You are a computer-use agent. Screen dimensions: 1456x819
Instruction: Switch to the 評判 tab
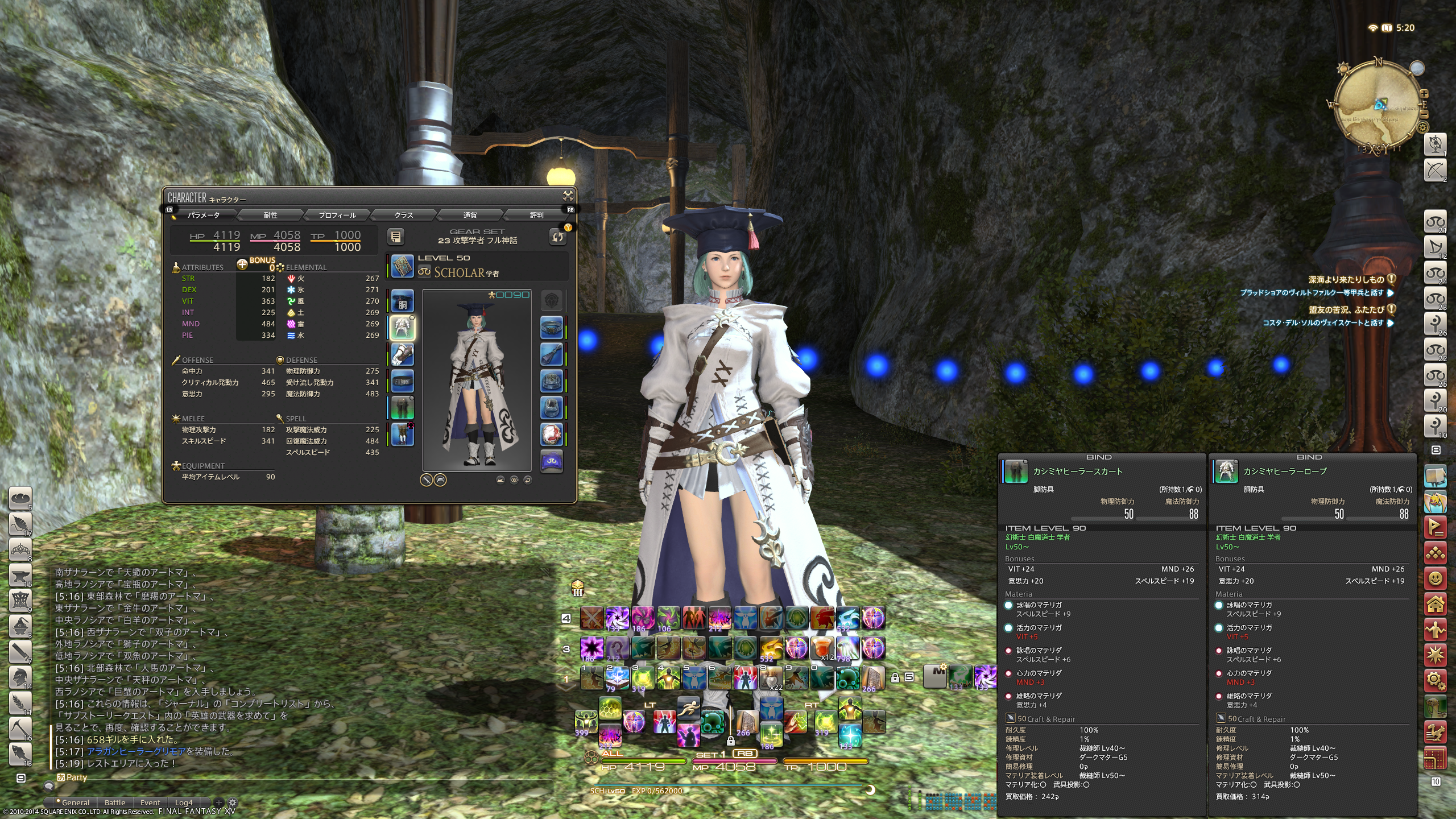coord(536,215)
